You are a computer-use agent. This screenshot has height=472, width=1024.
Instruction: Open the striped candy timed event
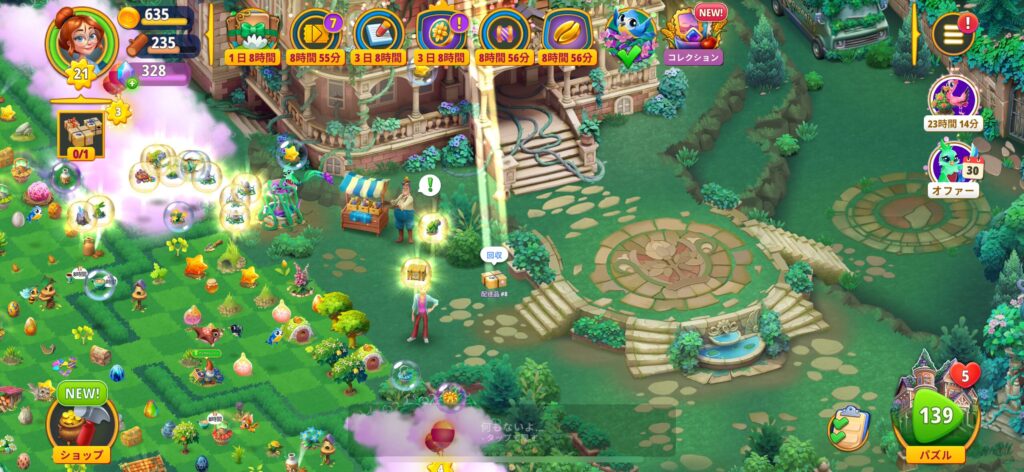pyautogui.click(x=504, y=32)
